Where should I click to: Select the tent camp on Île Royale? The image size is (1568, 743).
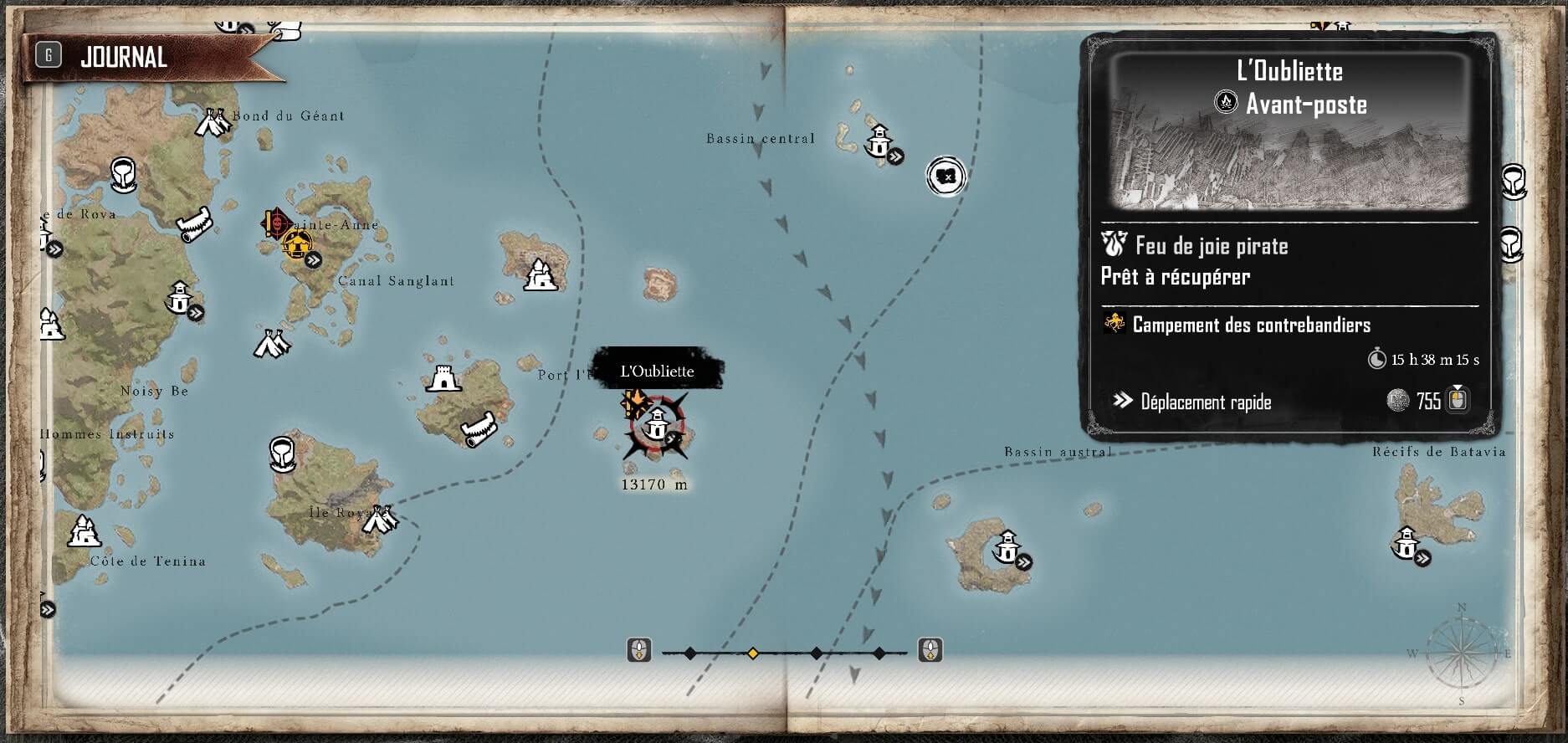point(379,518)
